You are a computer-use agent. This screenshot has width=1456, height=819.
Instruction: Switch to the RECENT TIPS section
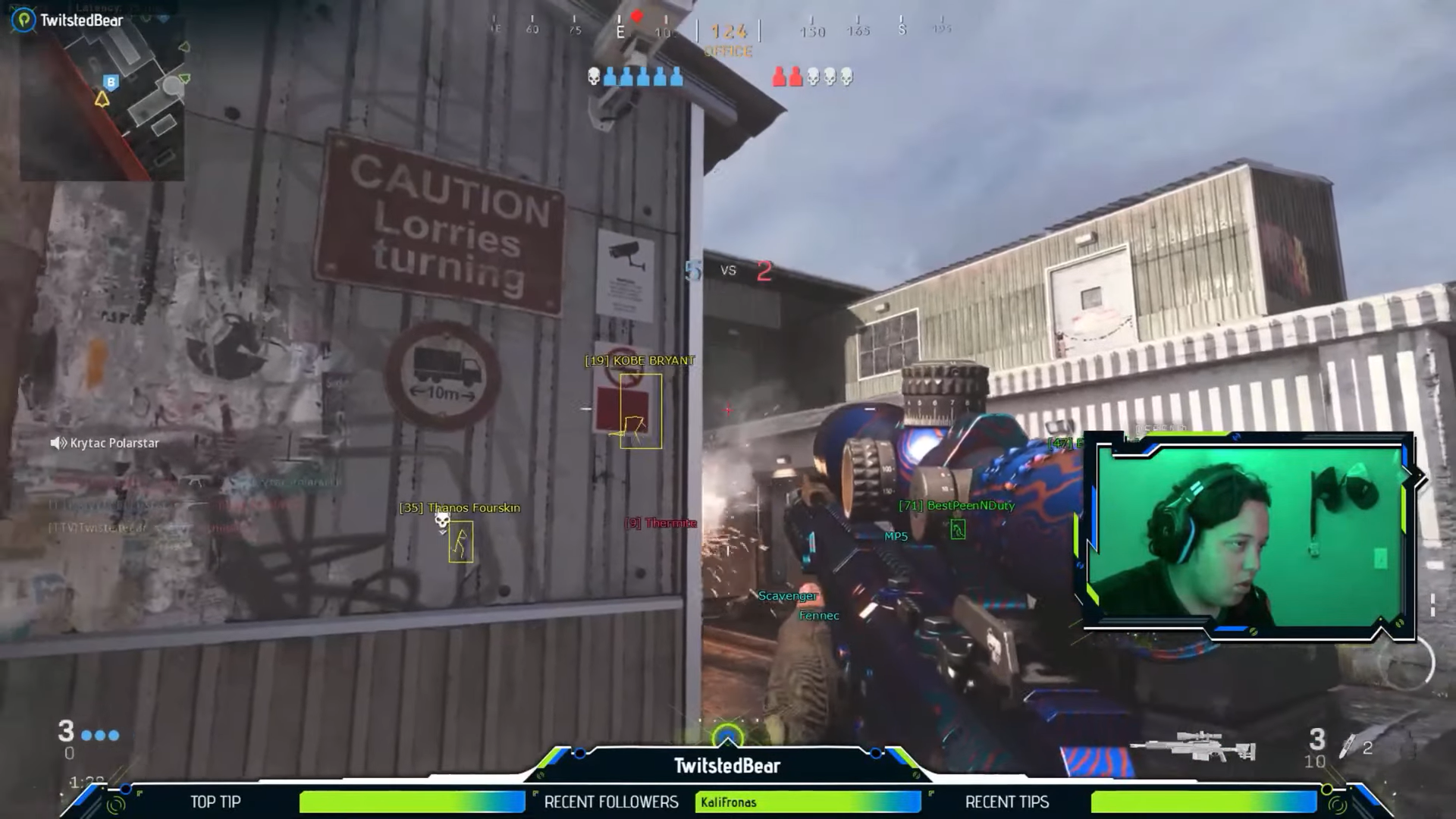pyautogui.click(x=1006, y=802)
